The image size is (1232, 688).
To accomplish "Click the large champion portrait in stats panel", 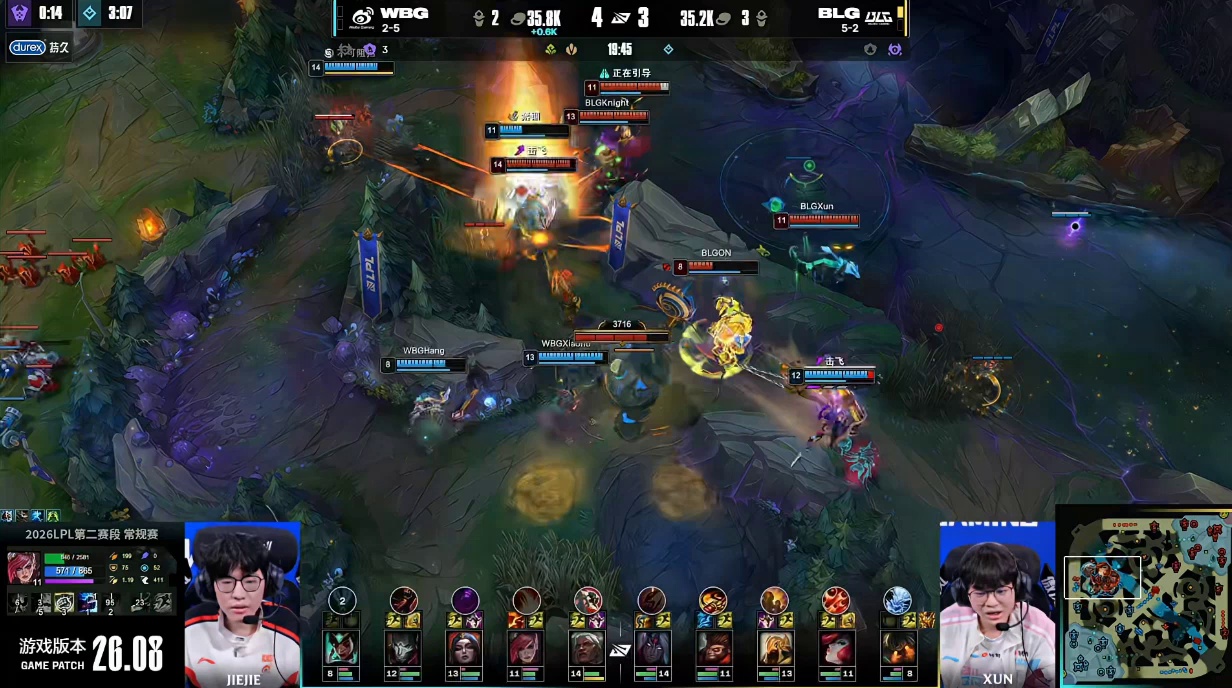I will pyautogui.click(x=23, y=568).
